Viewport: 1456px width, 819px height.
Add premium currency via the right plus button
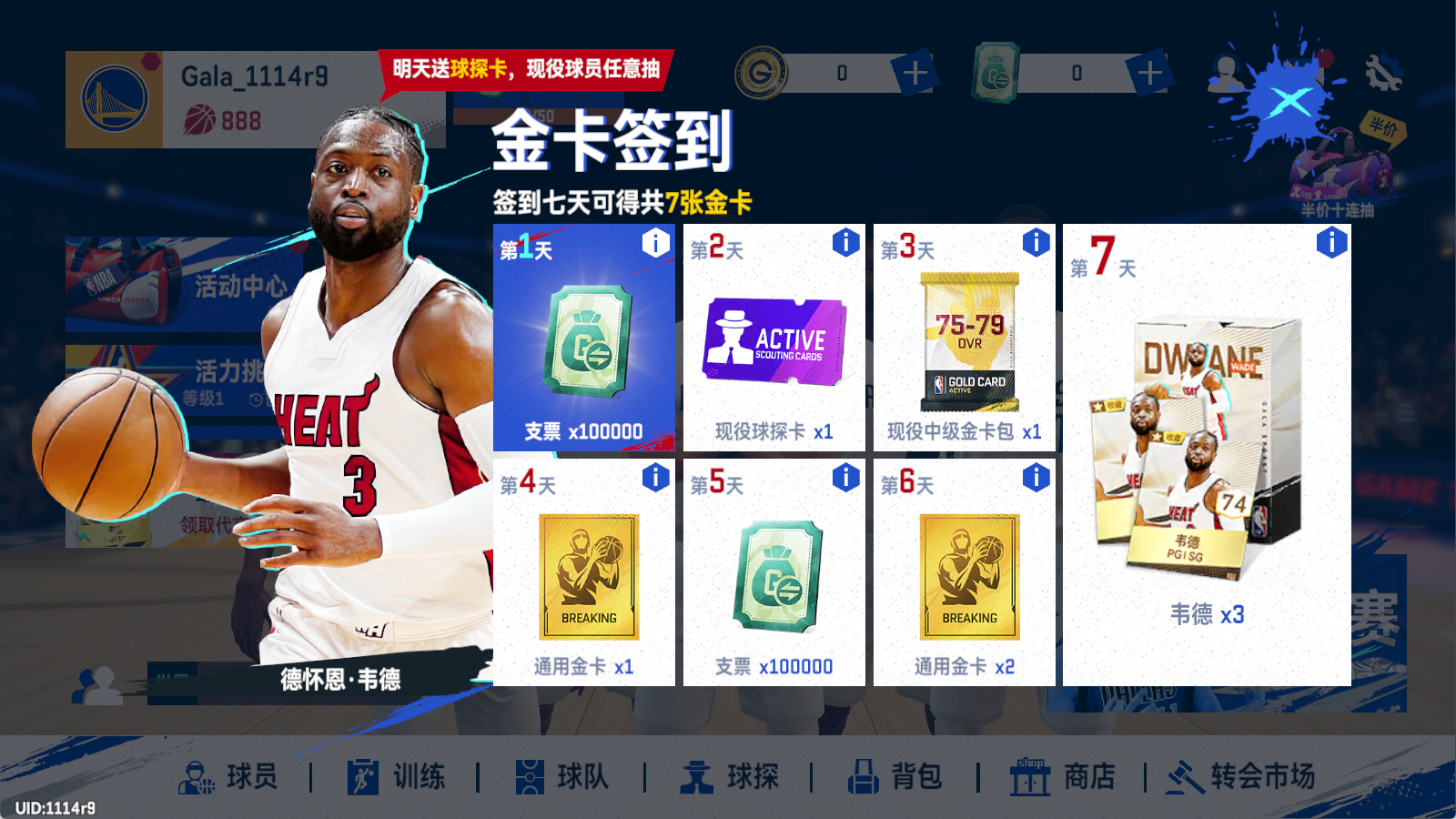point(1150,73)
